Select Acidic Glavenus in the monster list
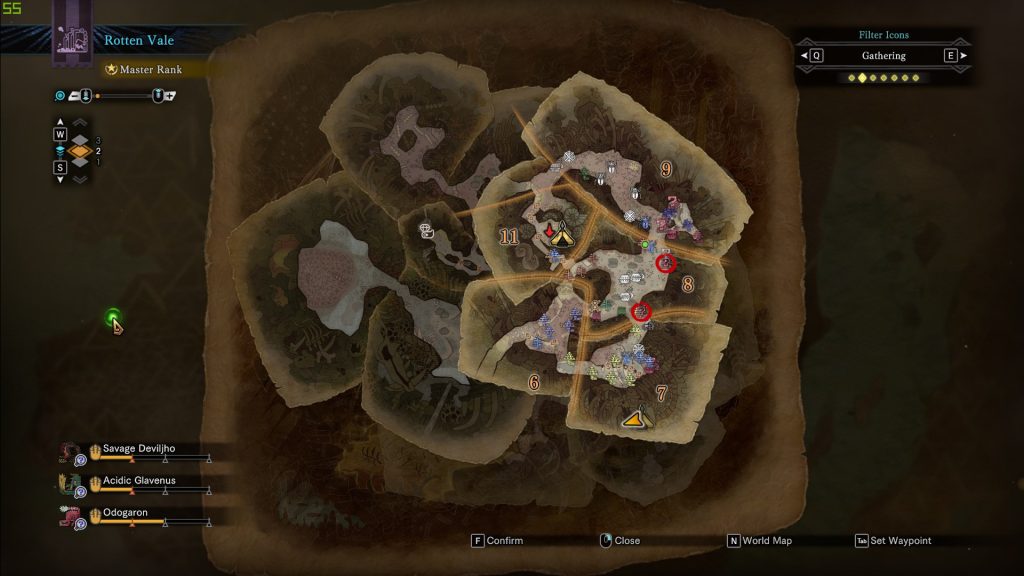Viewport: 1024px width, 576px height. [138, 481]
